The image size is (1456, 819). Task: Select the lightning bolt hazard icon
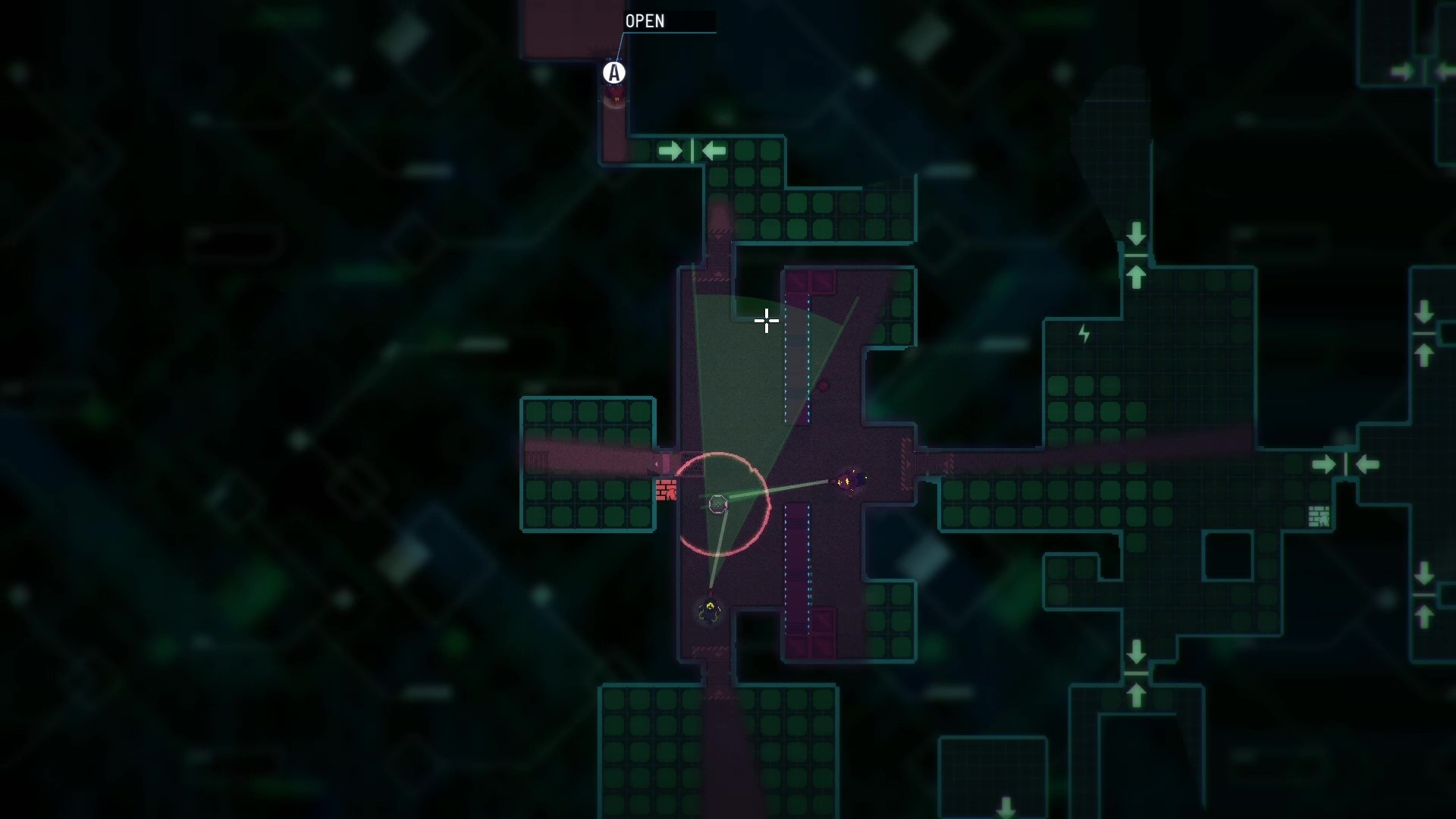1083,334
